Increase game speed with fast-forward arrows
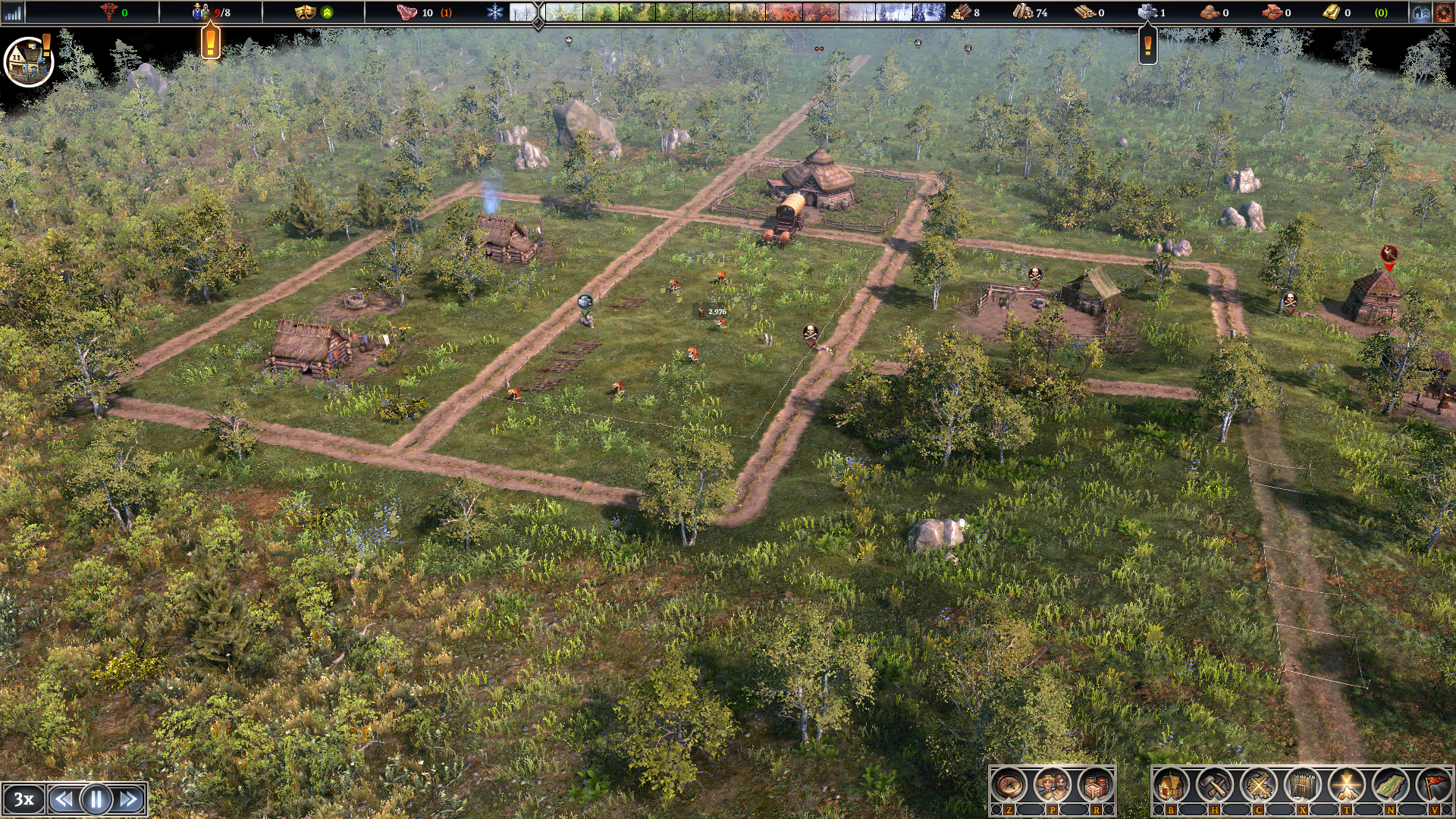 [129, 799]
